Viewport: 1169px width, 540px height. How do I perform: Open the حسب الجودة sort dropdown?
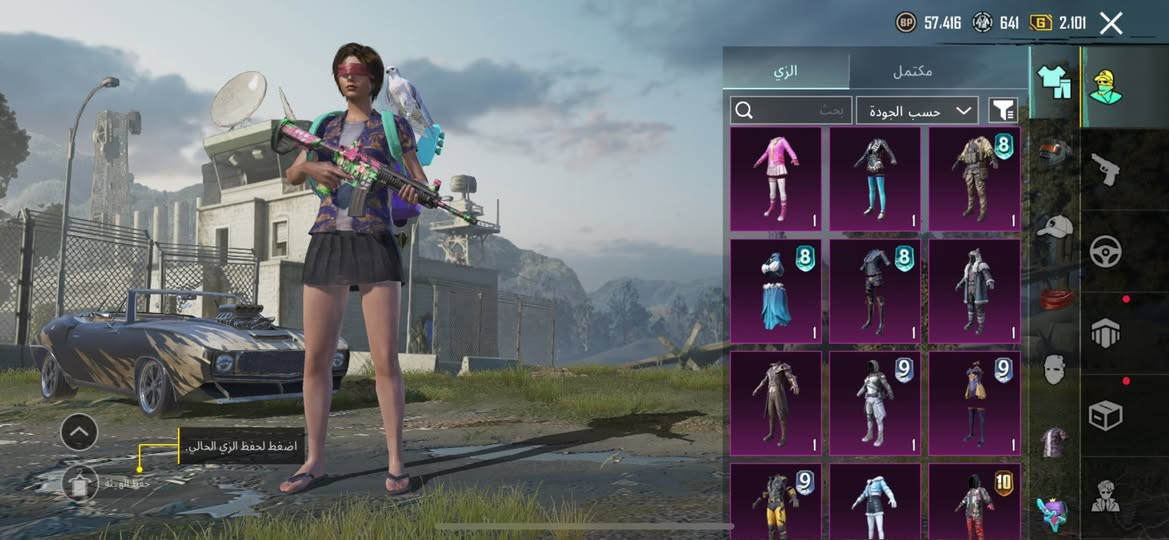917,111
